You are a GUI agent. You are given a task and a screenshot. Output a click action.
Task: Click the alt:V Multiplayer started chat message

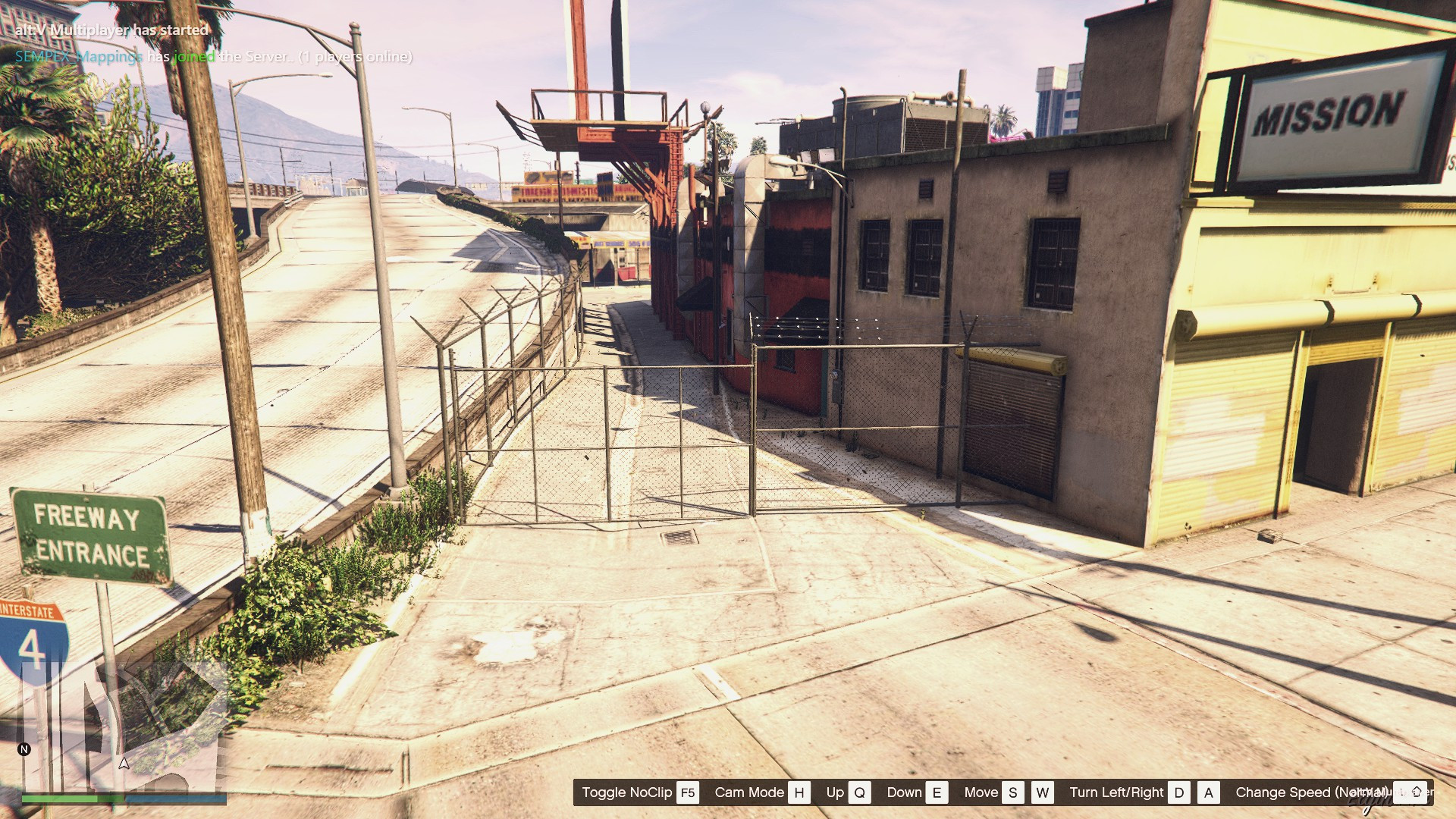tap(111, 30)
